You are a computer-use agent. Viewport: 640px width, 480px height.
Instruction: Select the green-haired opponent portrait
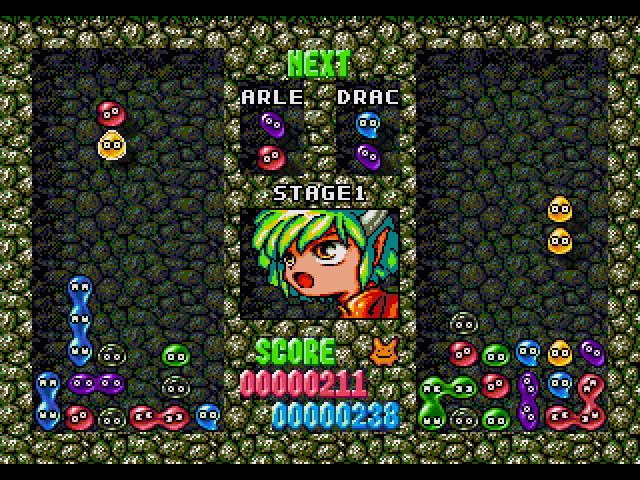coord(319,263)
